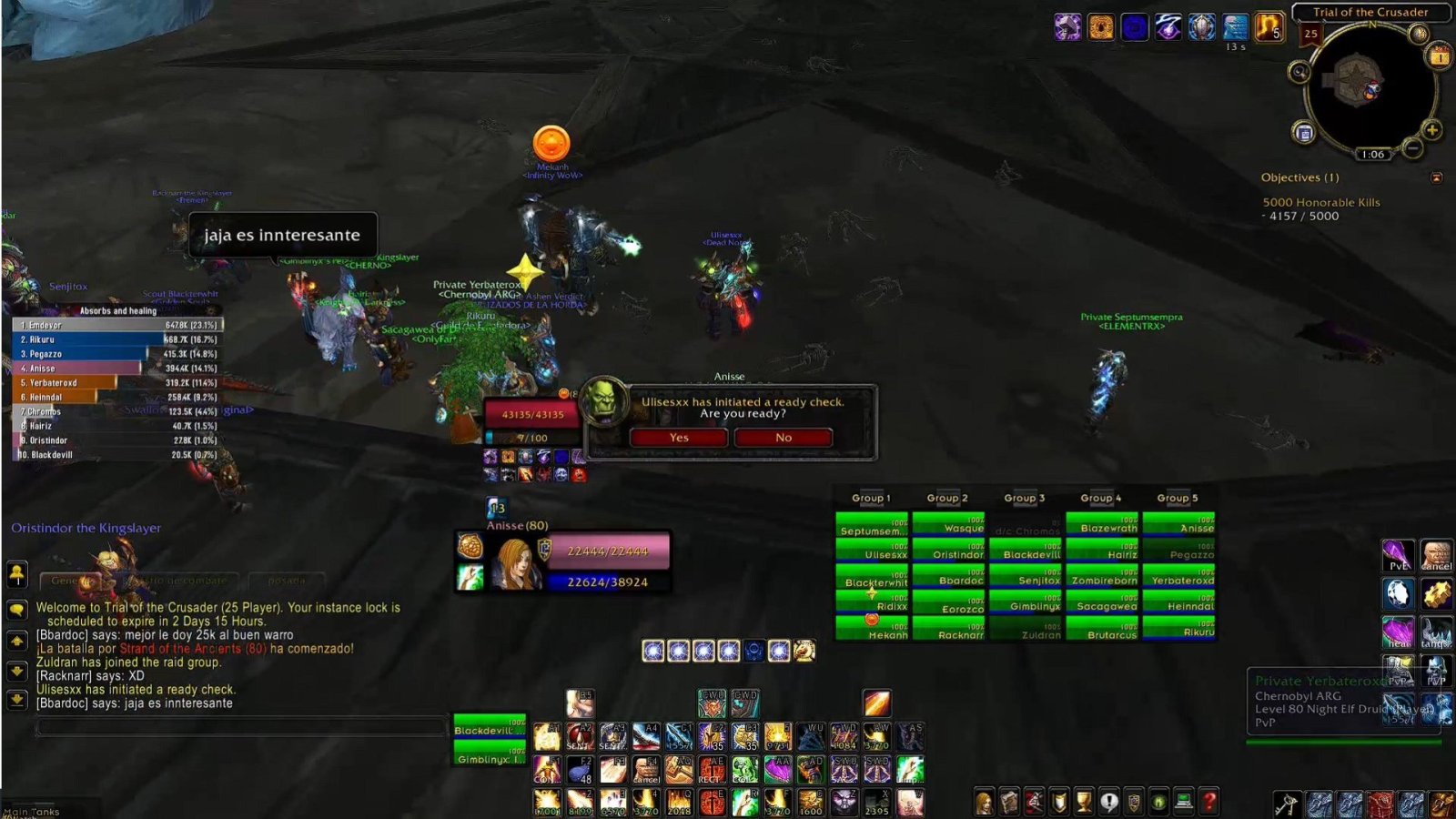
Task: Click the cancel macro with face icon
Action: point(1436,555)
